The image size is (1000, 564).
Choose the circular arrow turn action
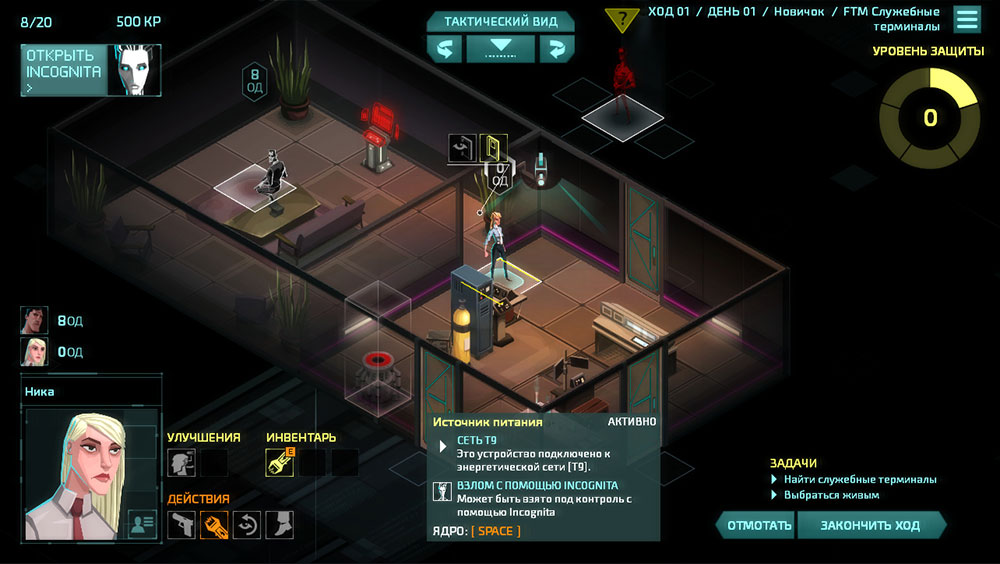(247, 525)
